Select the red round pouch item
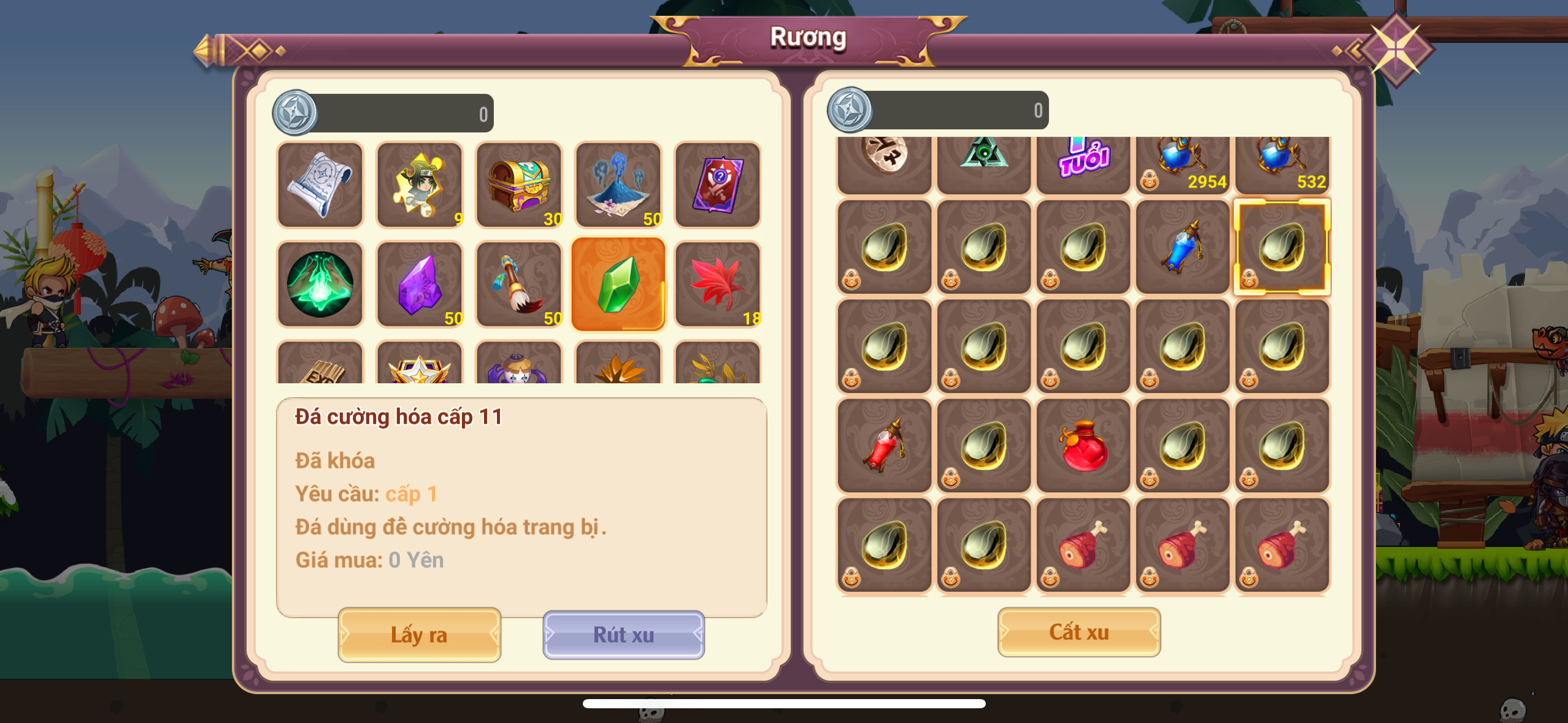This screenshot has width=1568, height=723. click(x=1083, y=446)
